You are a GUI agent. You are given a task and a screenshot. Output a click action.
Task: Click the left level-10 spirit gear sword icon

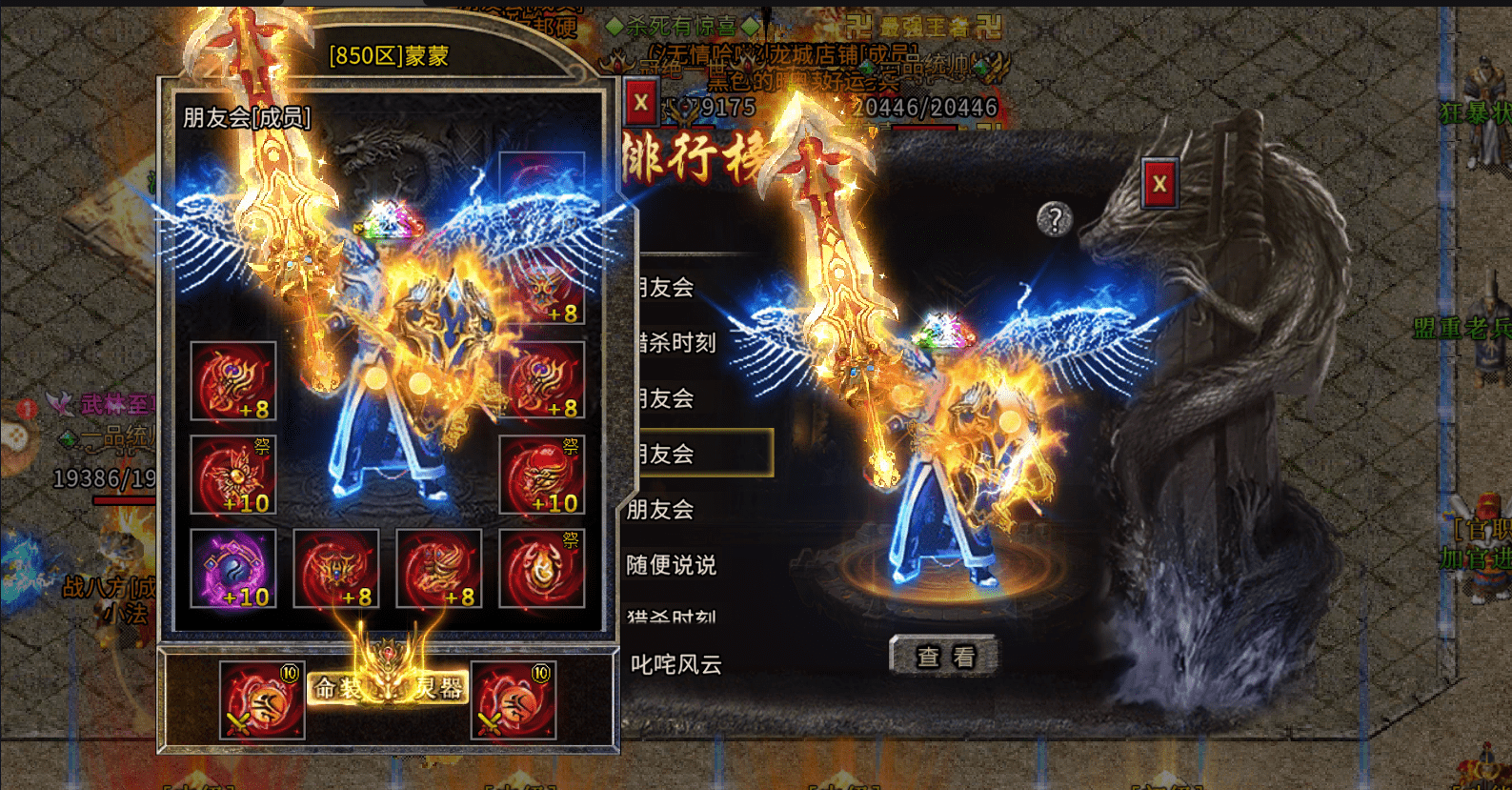(x=262, y=700)
